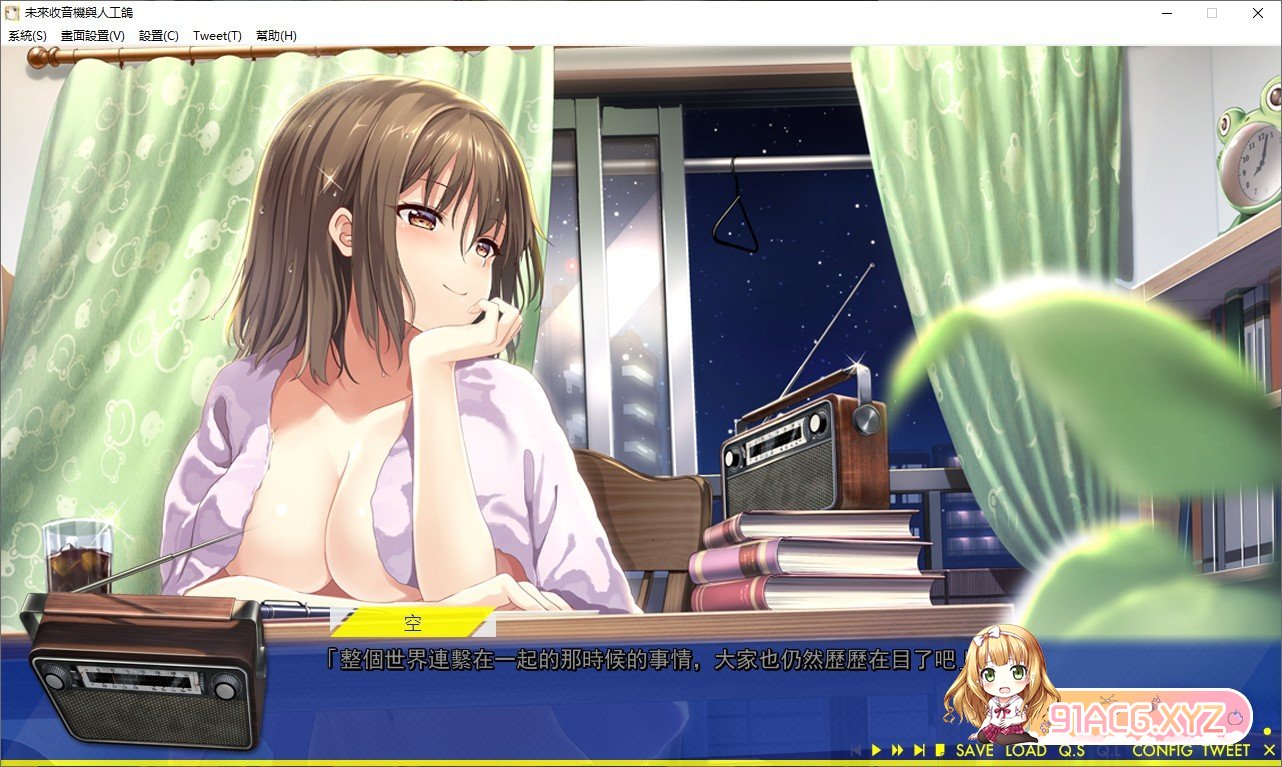This screenshot has width=1282, height=767.
Task: Click the TWEET button in the toolbar
Action: pyautogui.click(x=1225, y=750)
